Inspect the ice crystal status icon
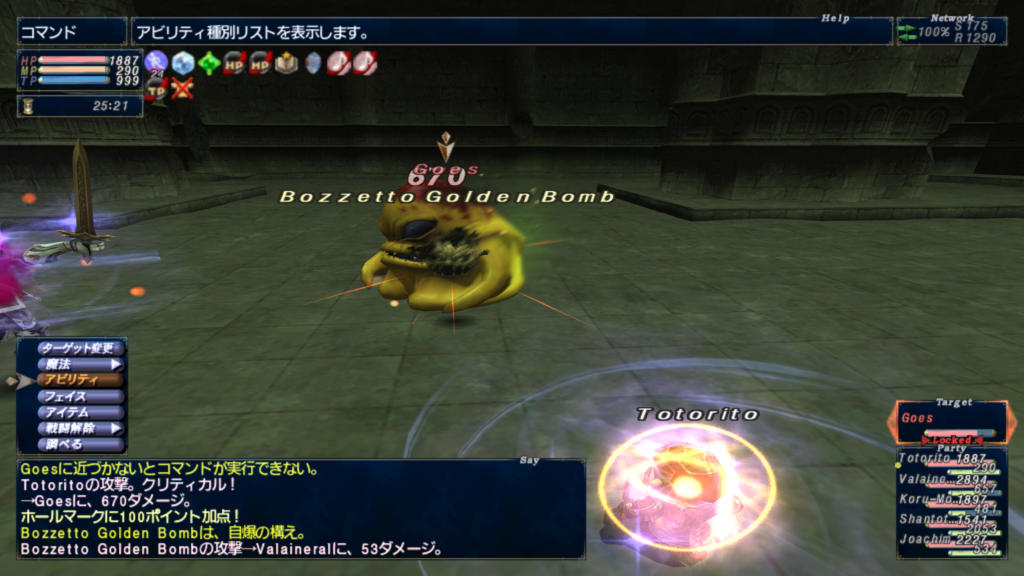The height and width of the screenshot is (576, 1024). point(182,63)
